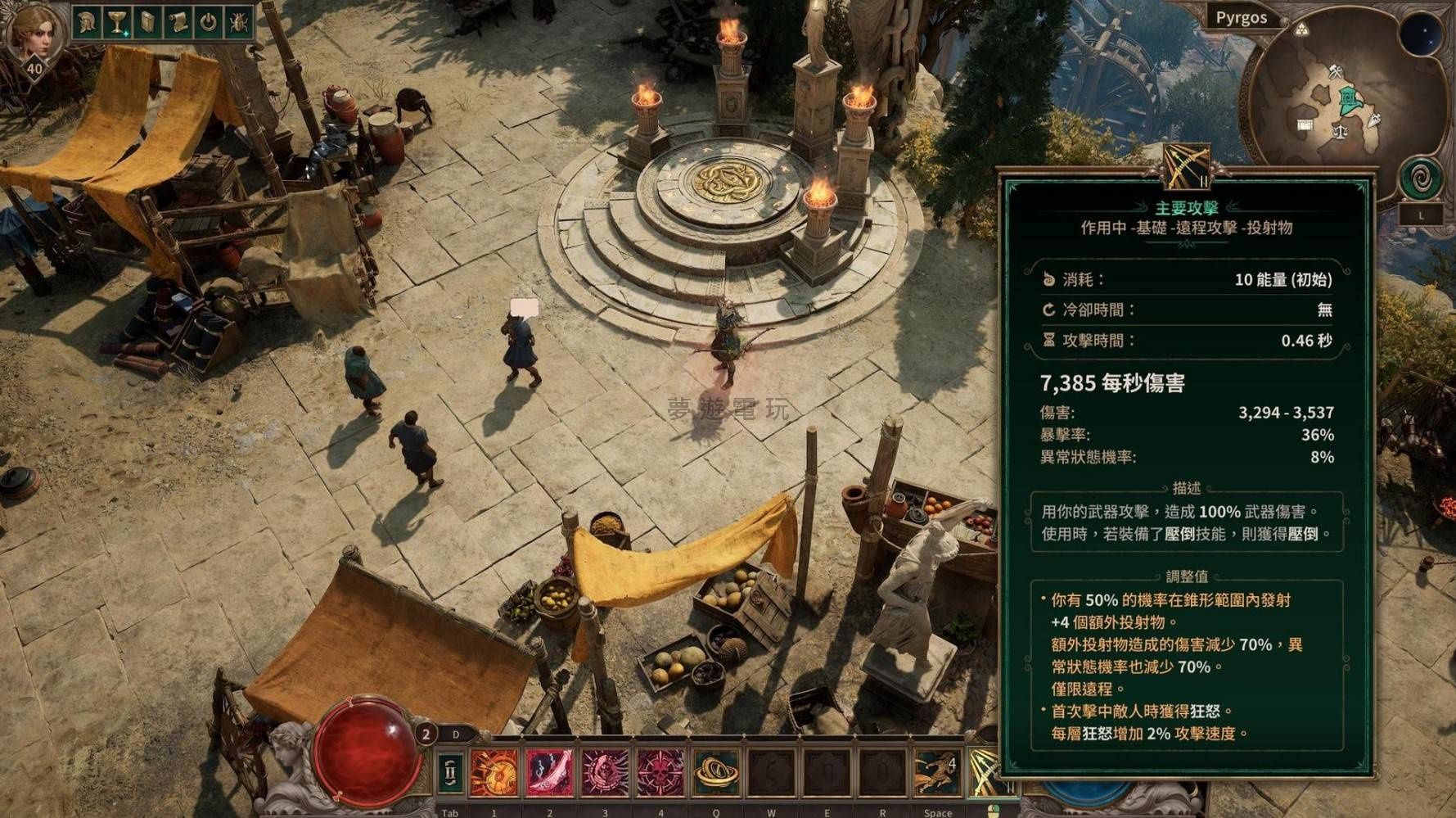Activate the hooded skull figure skill
The height and width of the screenshot is (818, 1456).
click(x=605, y=771)
